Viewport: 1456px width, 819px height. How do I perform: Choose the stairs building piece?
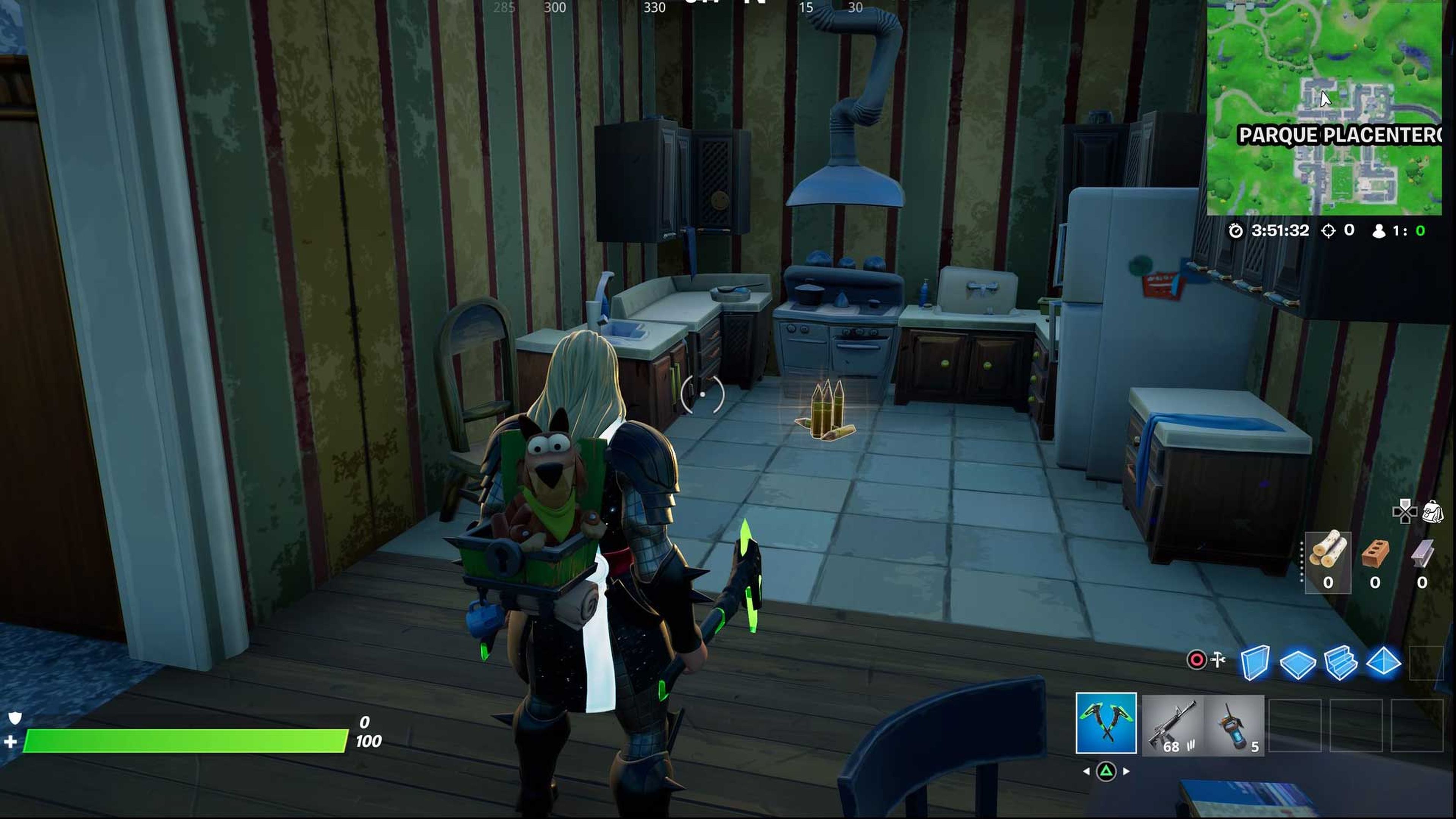coord(1340,662)
